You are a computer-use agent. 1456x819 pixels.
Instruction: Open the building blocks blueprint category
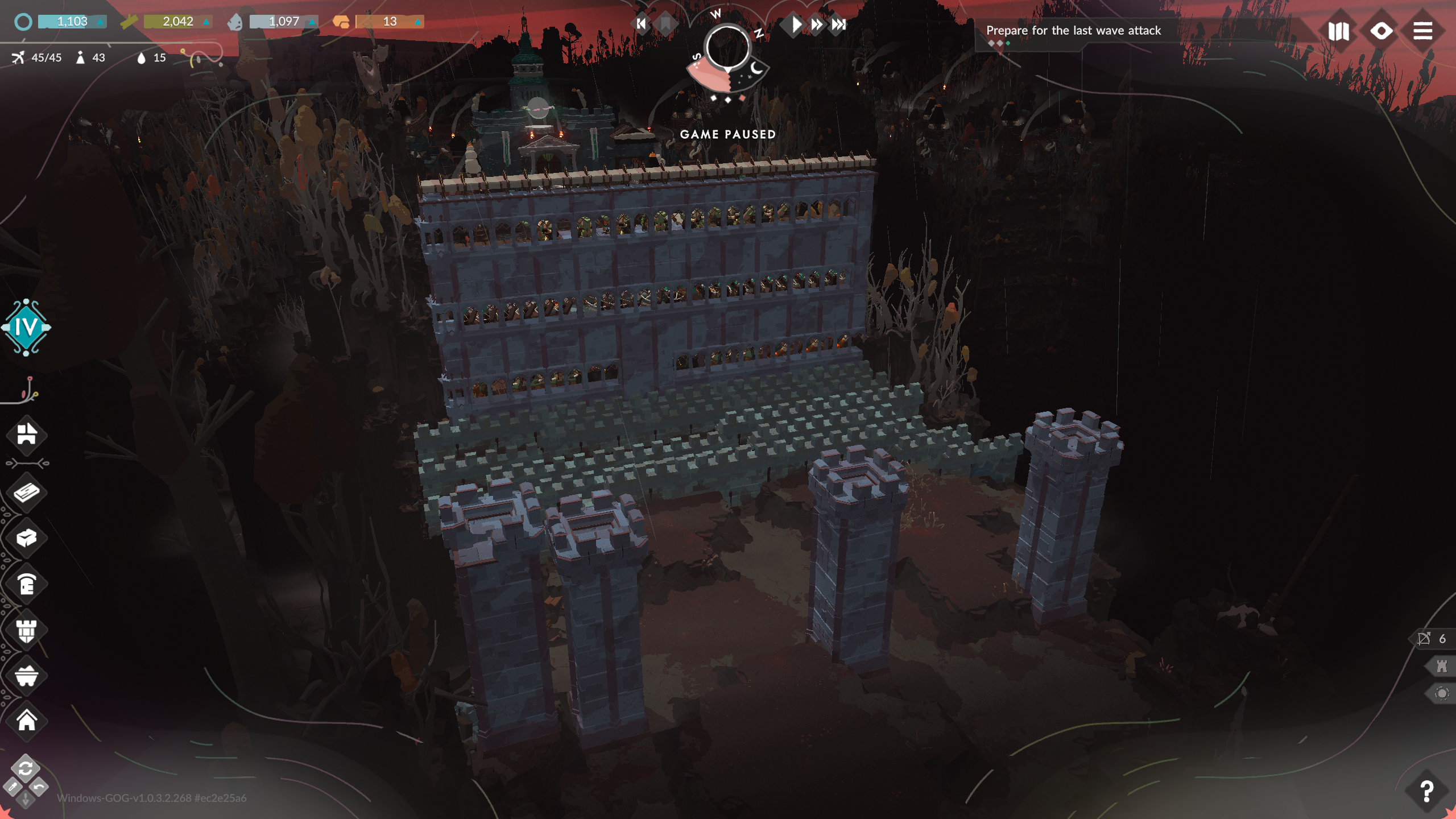tap(27, 435)
